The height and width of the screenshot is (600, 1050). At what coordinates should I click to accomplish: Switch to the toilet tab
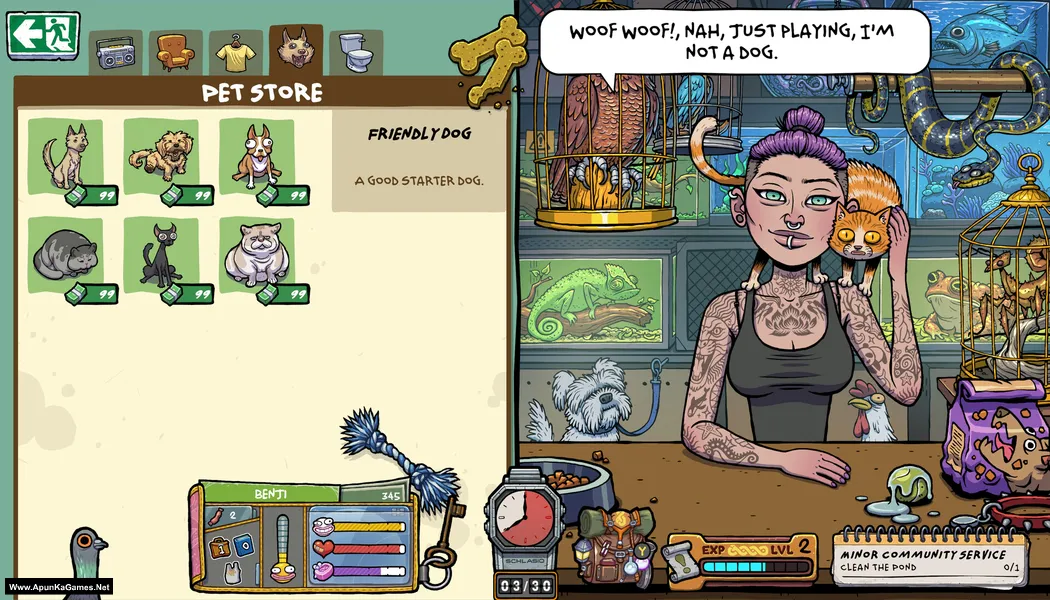356,52
